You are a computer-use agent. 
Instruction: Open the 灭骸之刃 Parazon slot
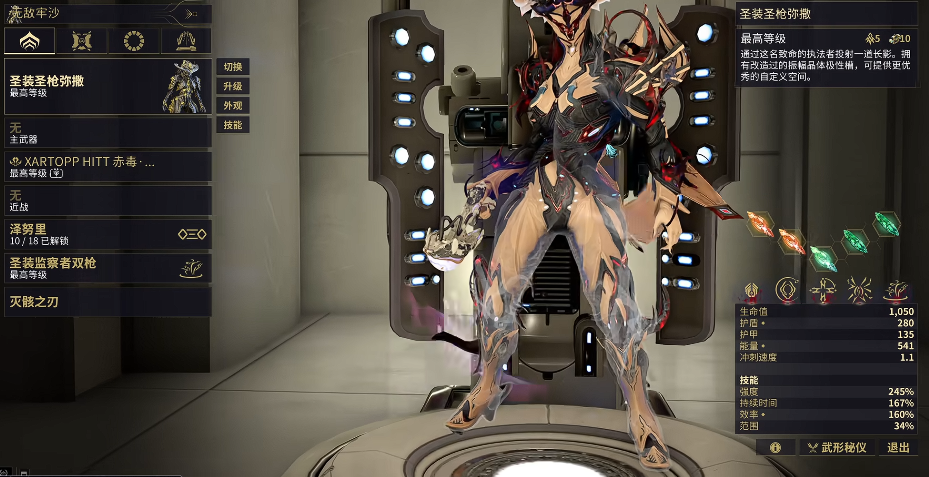[107, 301]
